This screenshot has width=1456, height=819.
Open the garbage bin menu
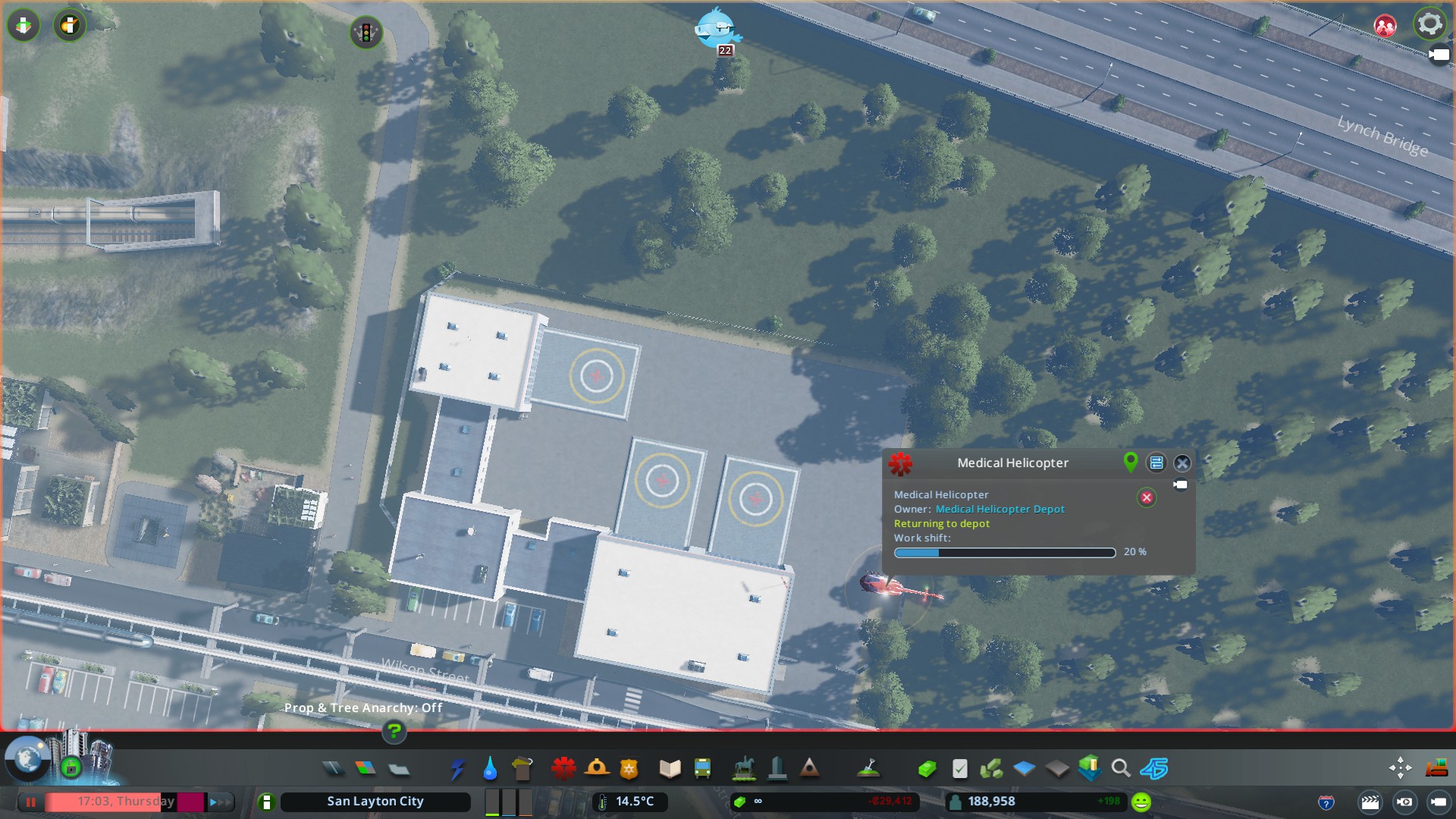point(522,769)
